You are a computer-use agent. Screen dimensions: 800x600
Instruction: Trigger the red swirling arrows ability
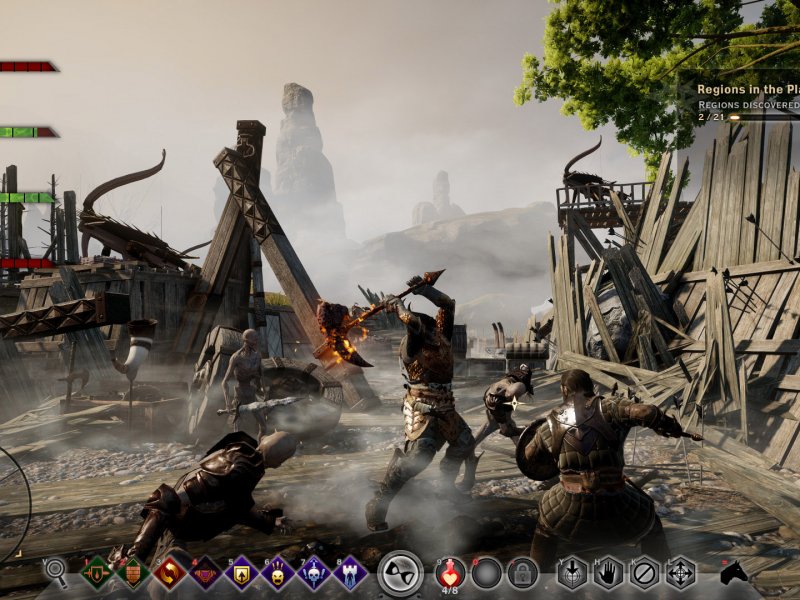(170, 573)
